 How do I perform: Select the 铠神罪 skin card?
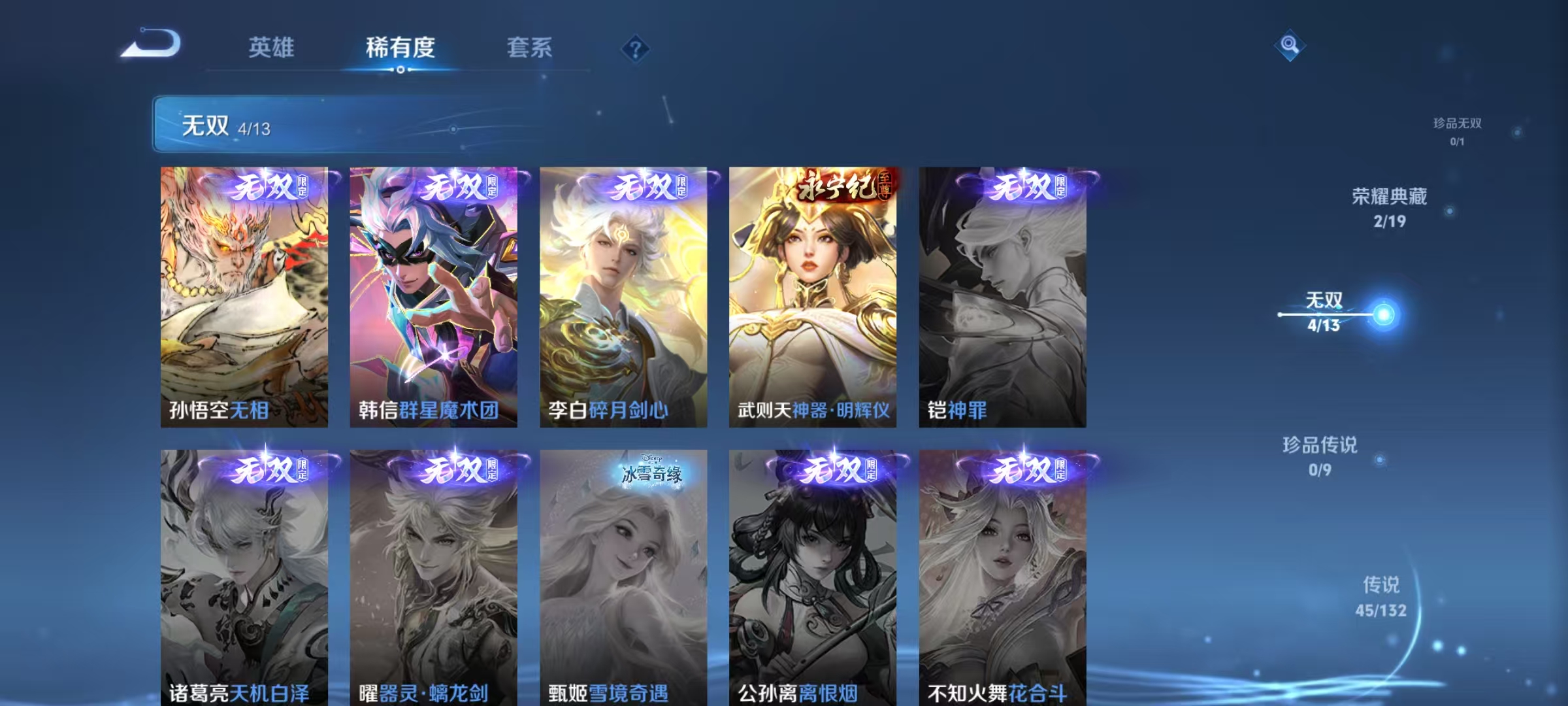pyautogui.click(x=1004, y=294)
